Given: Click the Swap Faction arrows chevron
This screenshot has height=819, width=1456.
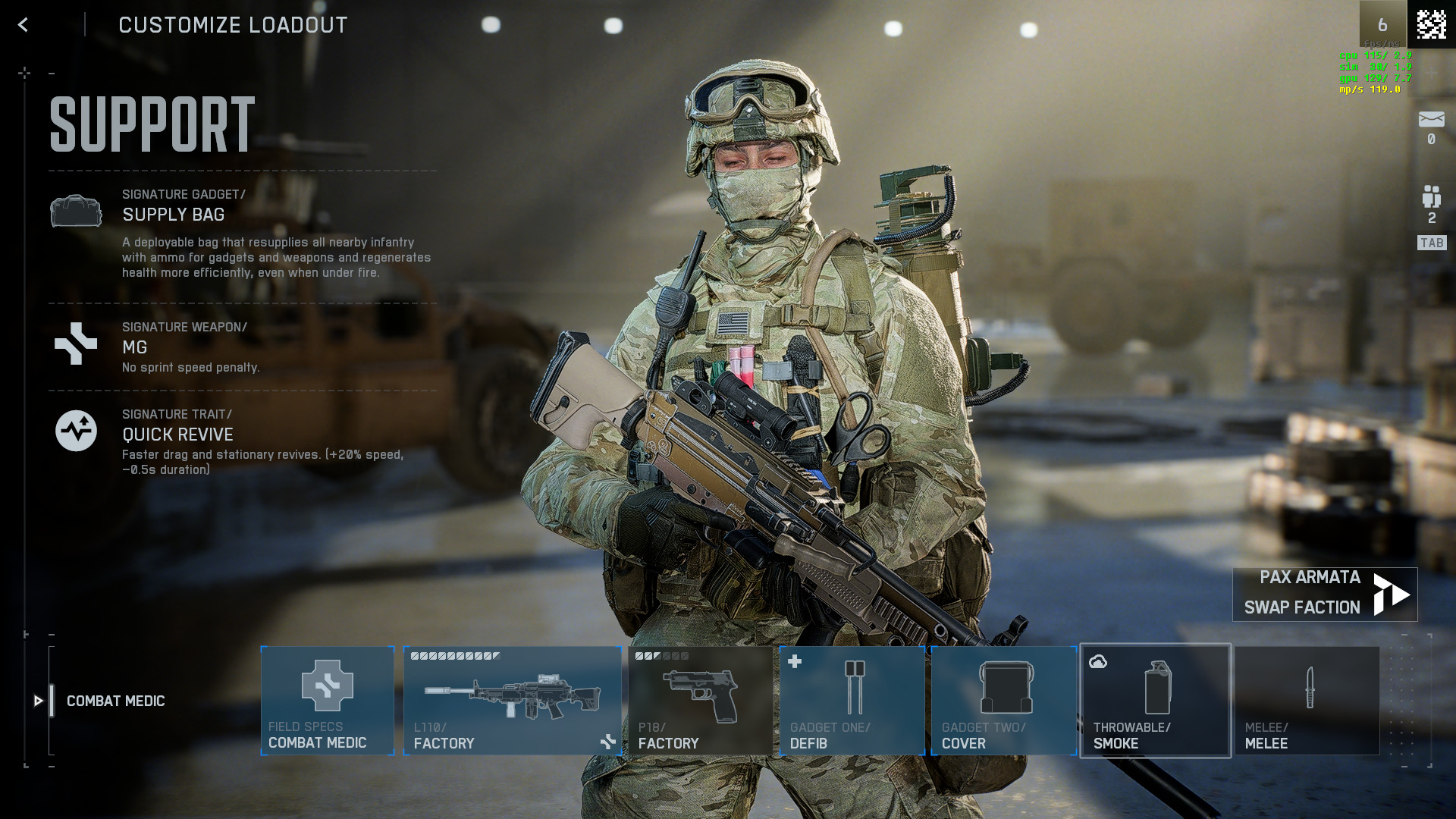Looking at the screenshot, I should coord(1388,593).
